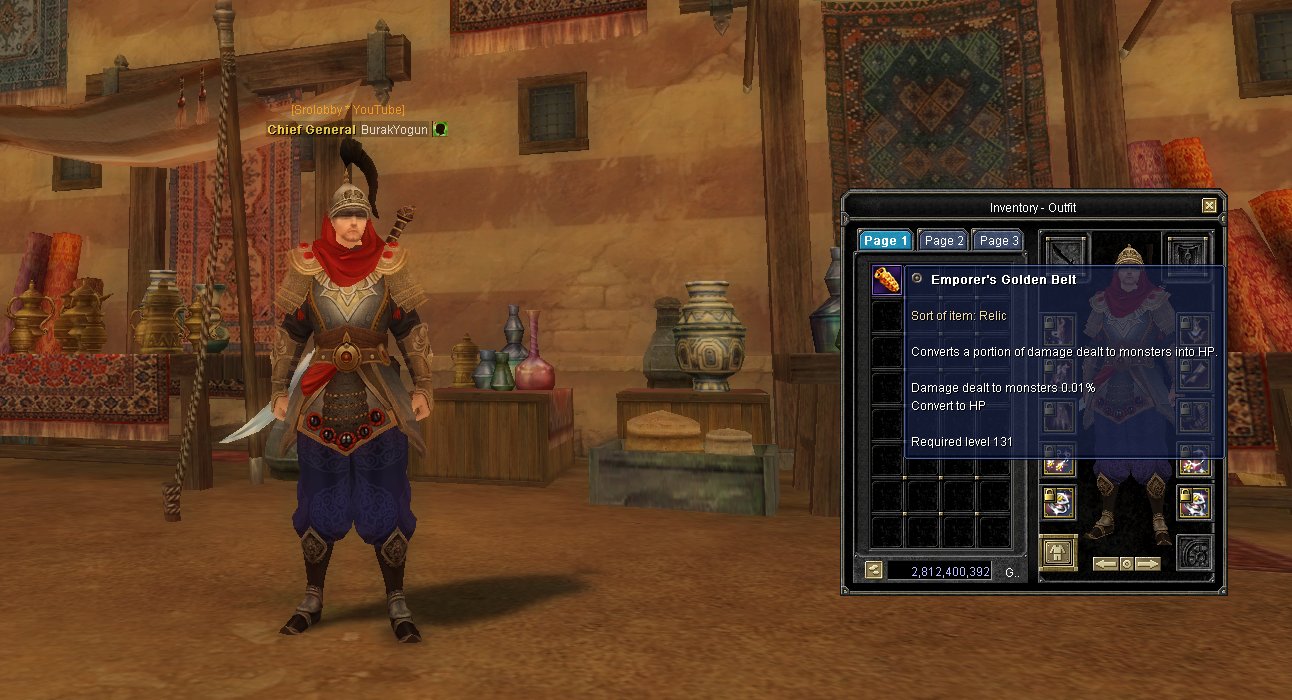Rotate the character preview left
This screenshot has width=1292, height=700.
1104,564
